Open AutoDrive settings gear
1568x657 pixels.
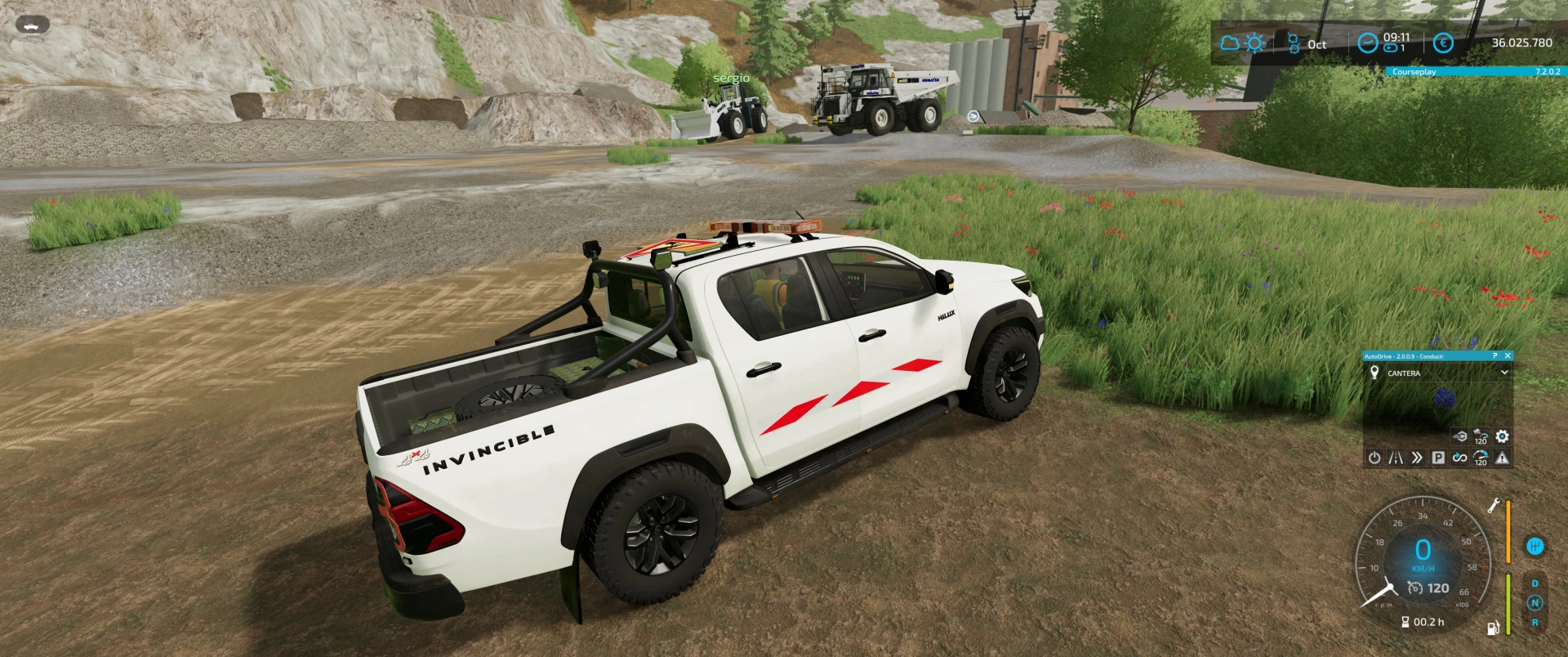(1502, 437)
